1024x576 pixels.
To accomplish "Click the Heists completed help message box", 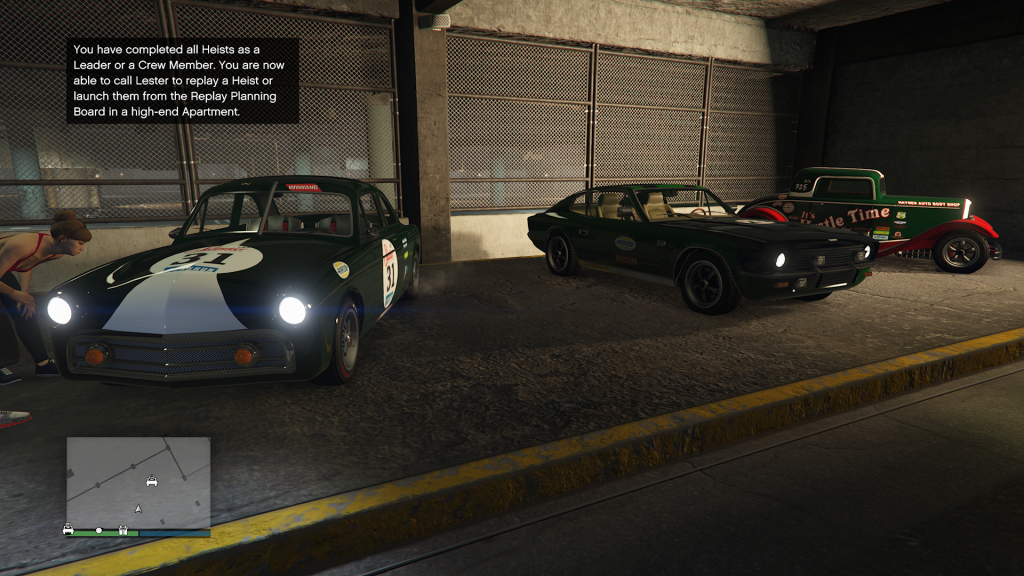I will pyautogui.click(x=183, y=81).
